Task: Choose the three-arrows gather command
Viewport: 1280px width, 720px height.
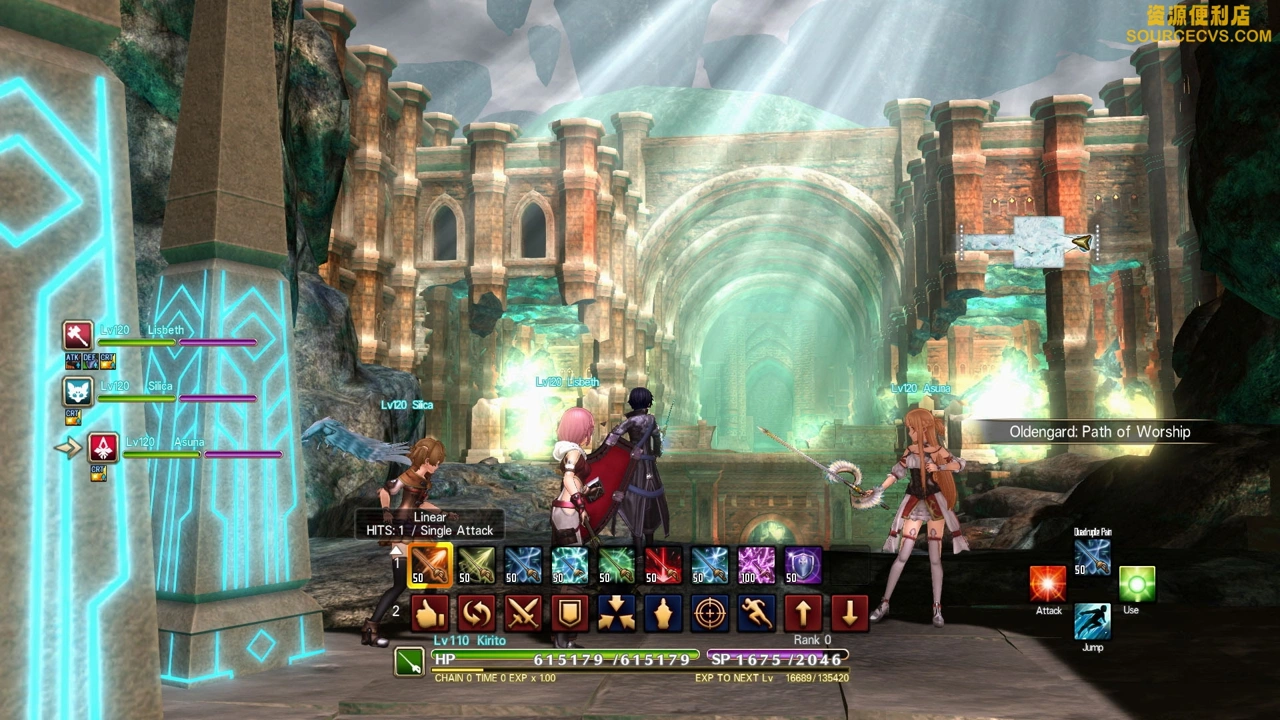Action: tap(616, 612)
